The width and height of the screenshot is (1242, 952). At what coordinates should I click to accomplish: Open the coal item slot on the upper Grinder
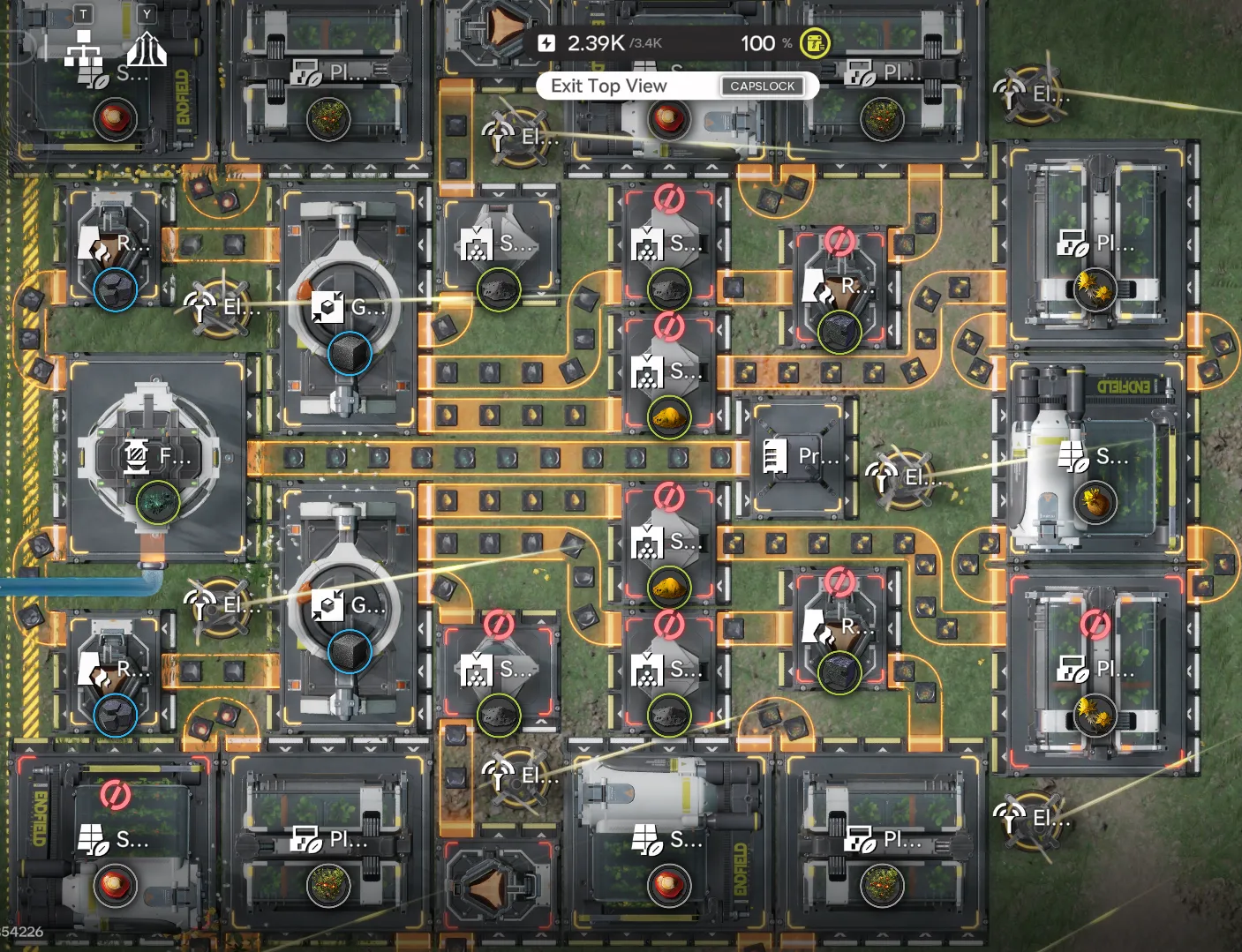coord(350,356)
